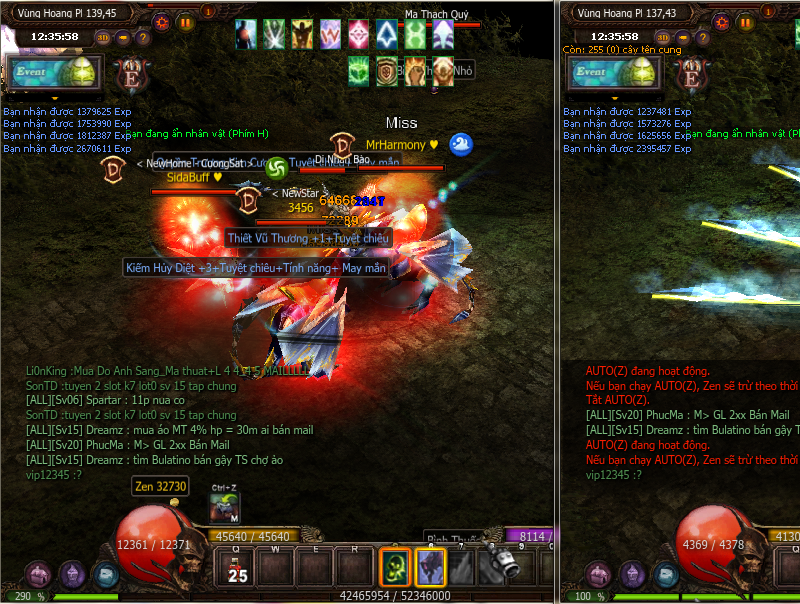Screen dimensions: 800x604
Task: Click the 3D view button in the left game window
Action: coord(103,38)
